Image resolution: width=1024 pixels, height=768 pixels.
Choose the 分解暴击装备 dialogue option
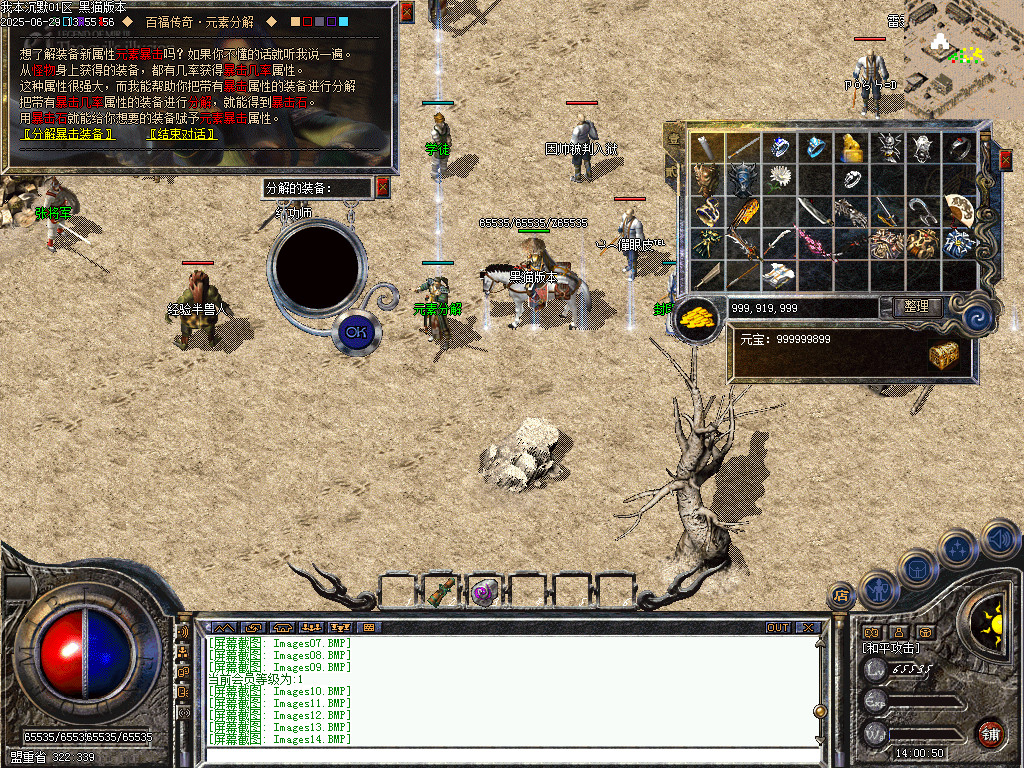coord(68,134)
